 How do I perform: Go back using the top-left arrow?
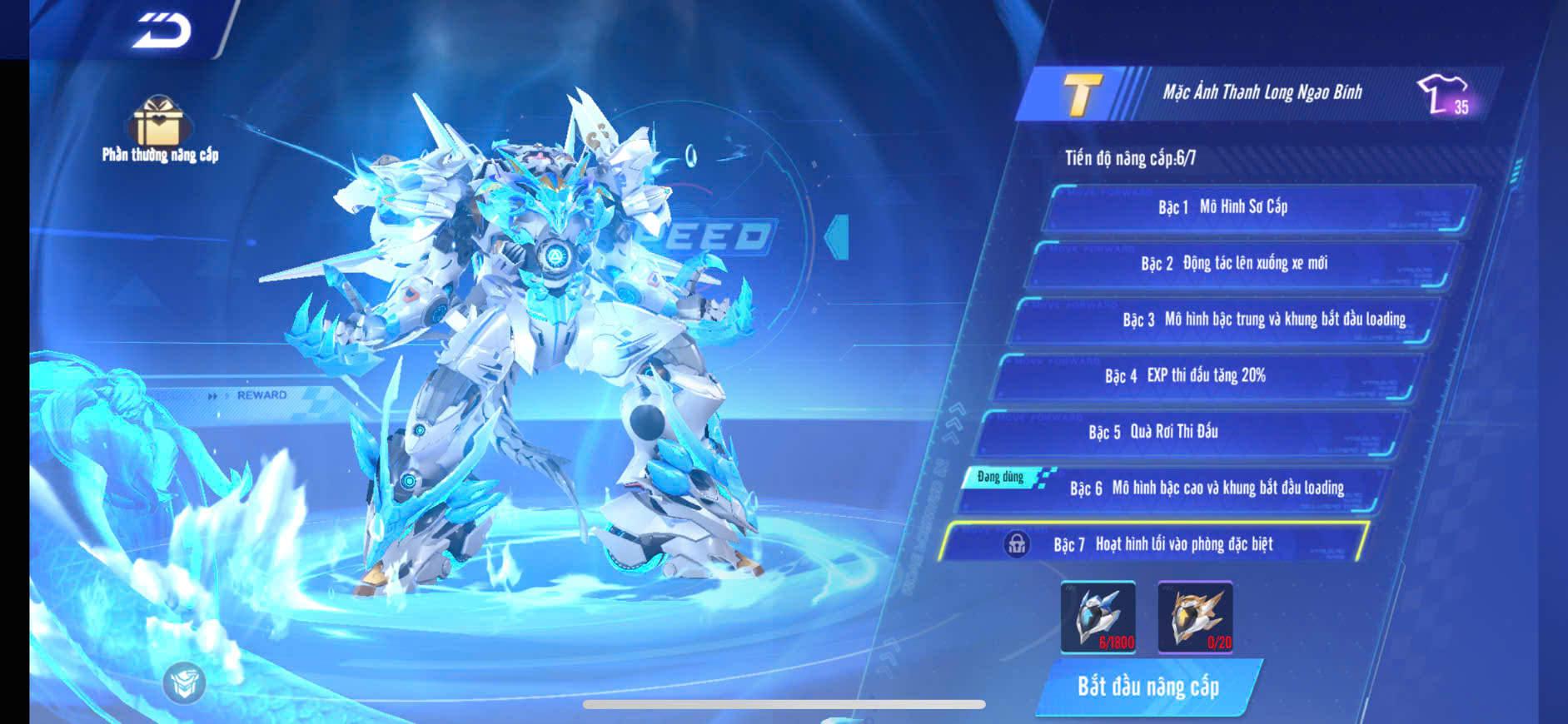162,30
